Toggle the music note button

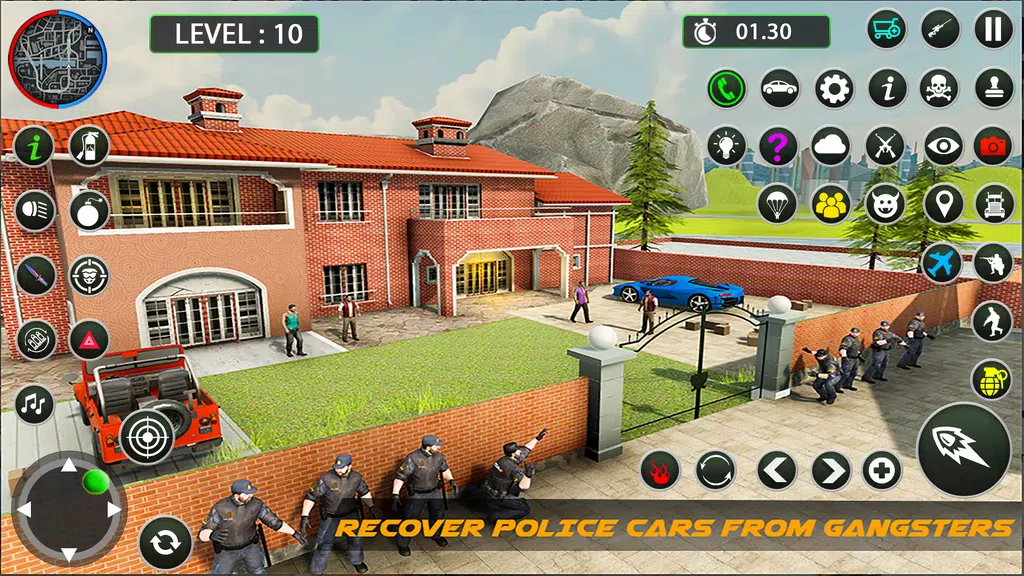pos(35,404)
